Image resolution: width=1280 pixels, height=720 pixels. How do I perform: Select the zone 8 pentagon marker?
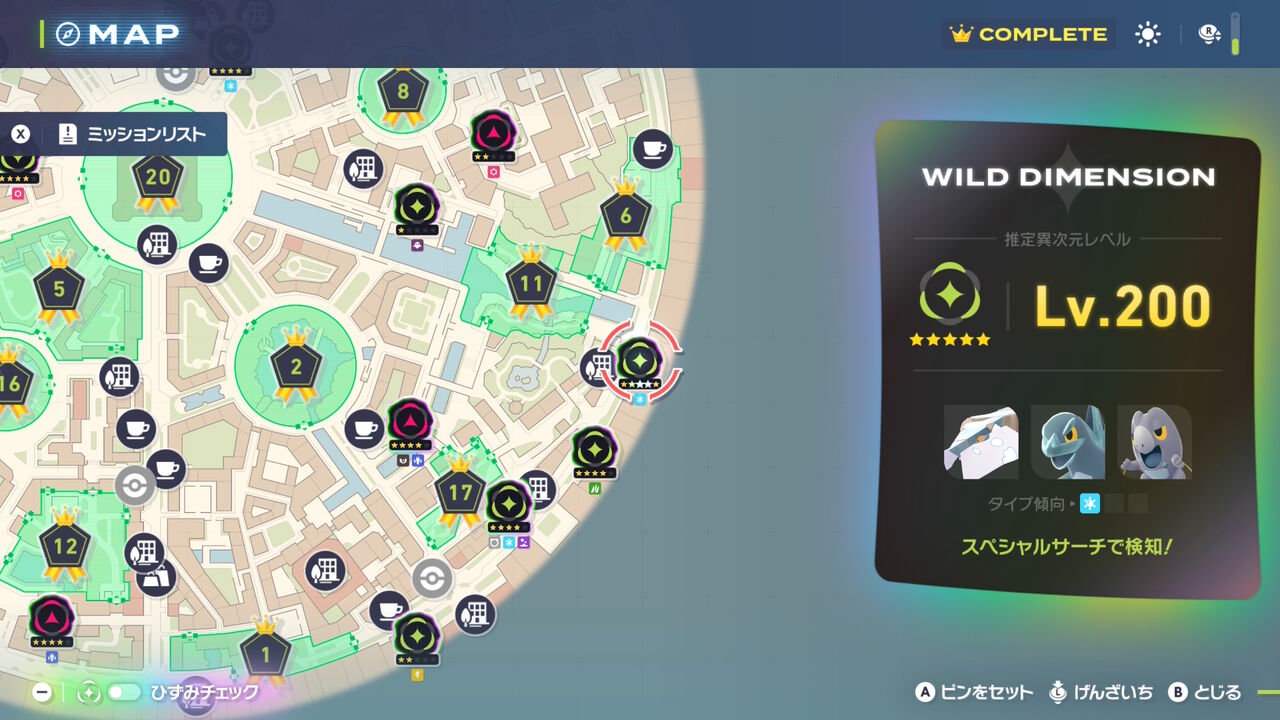coord(403,94)
